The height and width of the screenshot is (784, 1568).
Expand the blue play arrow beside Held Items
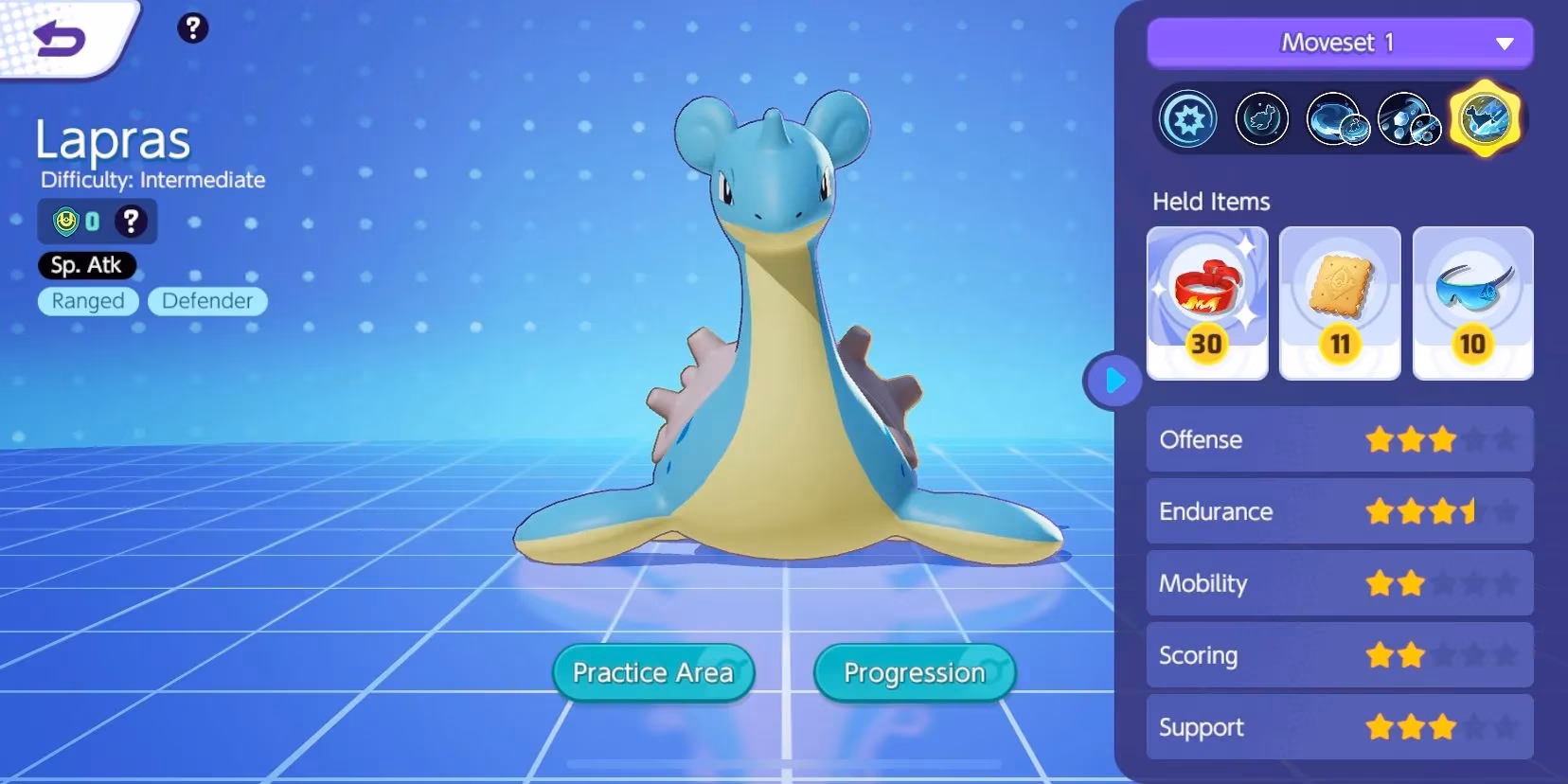point(1114,379)
